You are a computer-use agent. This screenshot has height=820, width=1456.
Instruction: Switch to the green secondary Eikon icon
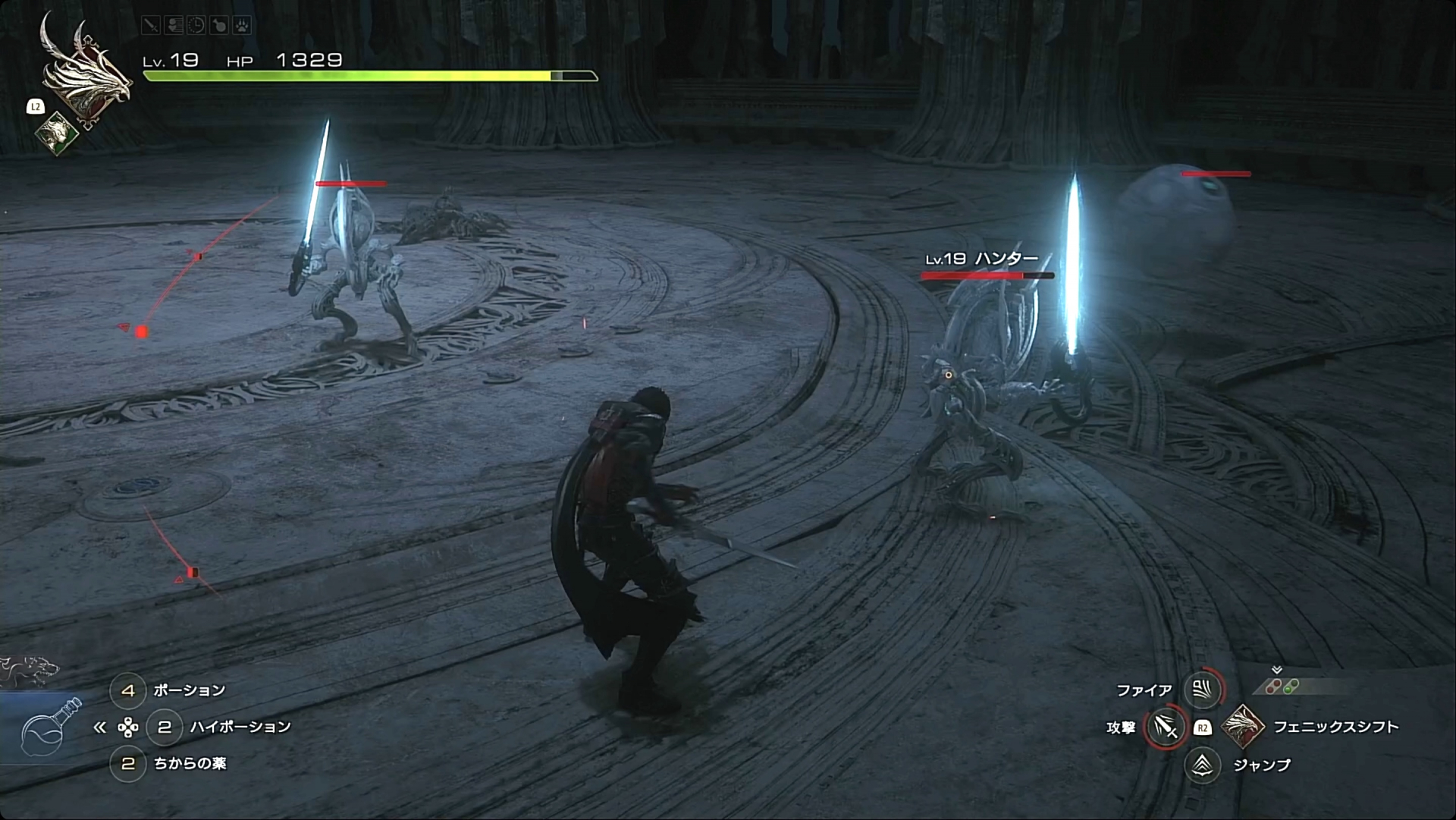point(57,134)
